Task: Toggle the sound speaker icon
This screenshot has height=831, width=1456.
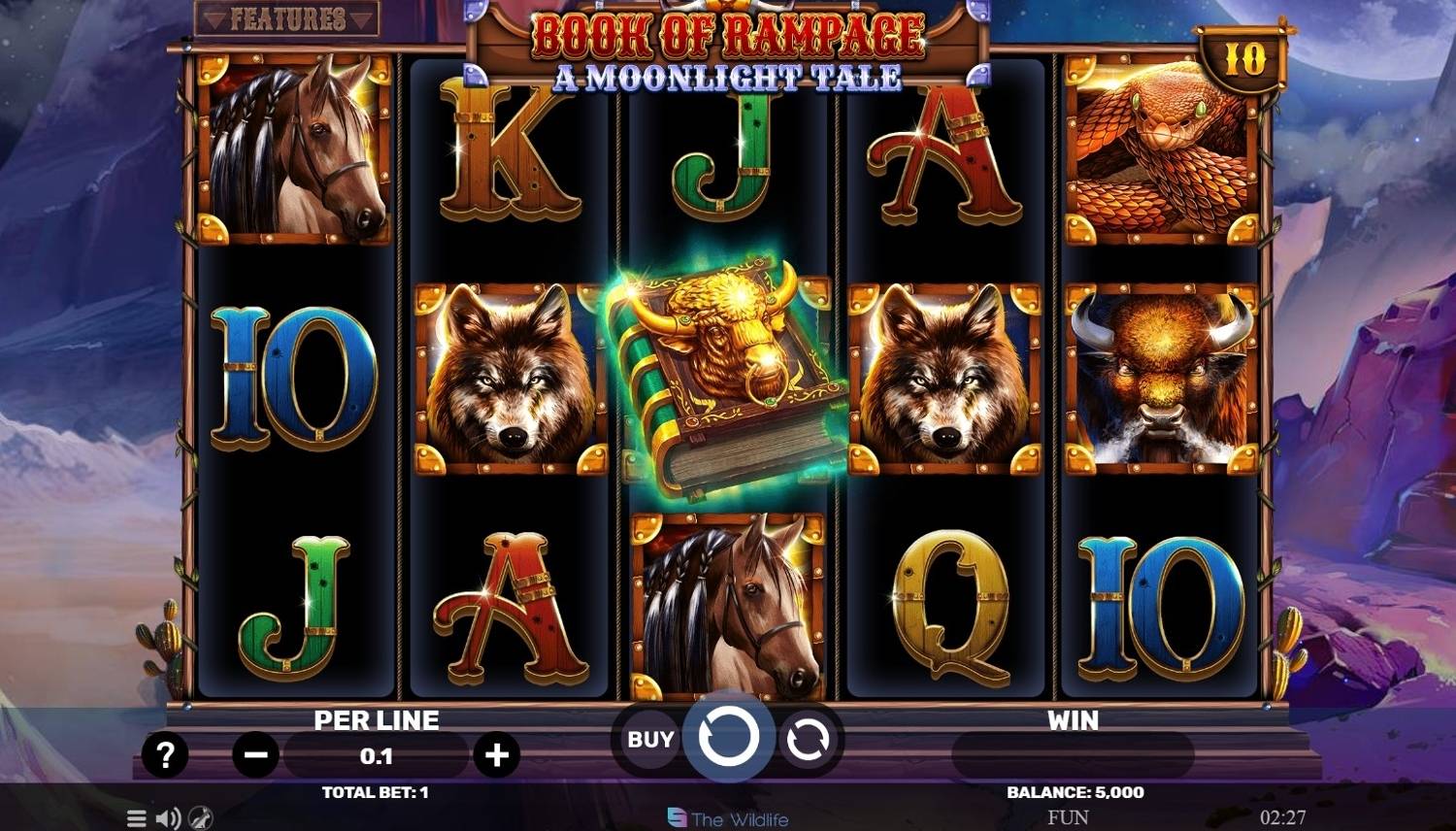Action: (168, 818)
